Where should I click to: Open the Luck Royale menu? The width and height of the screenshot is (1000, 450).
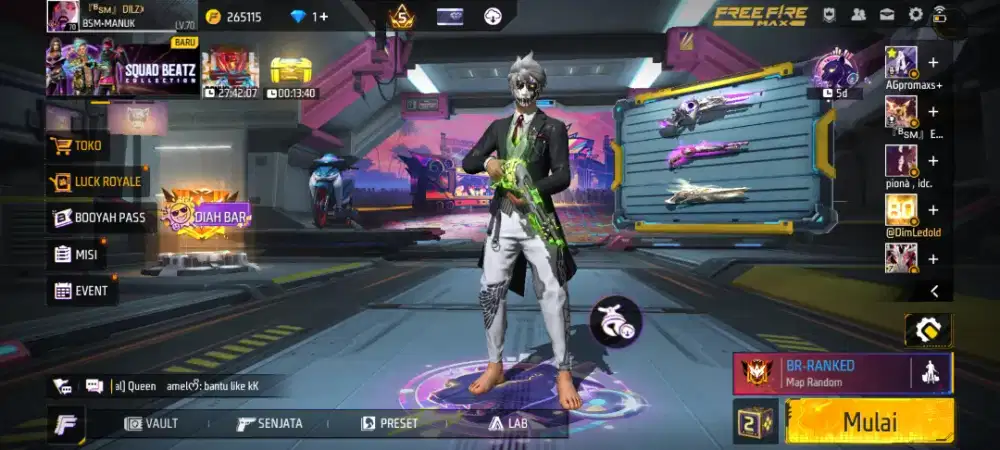97,182
